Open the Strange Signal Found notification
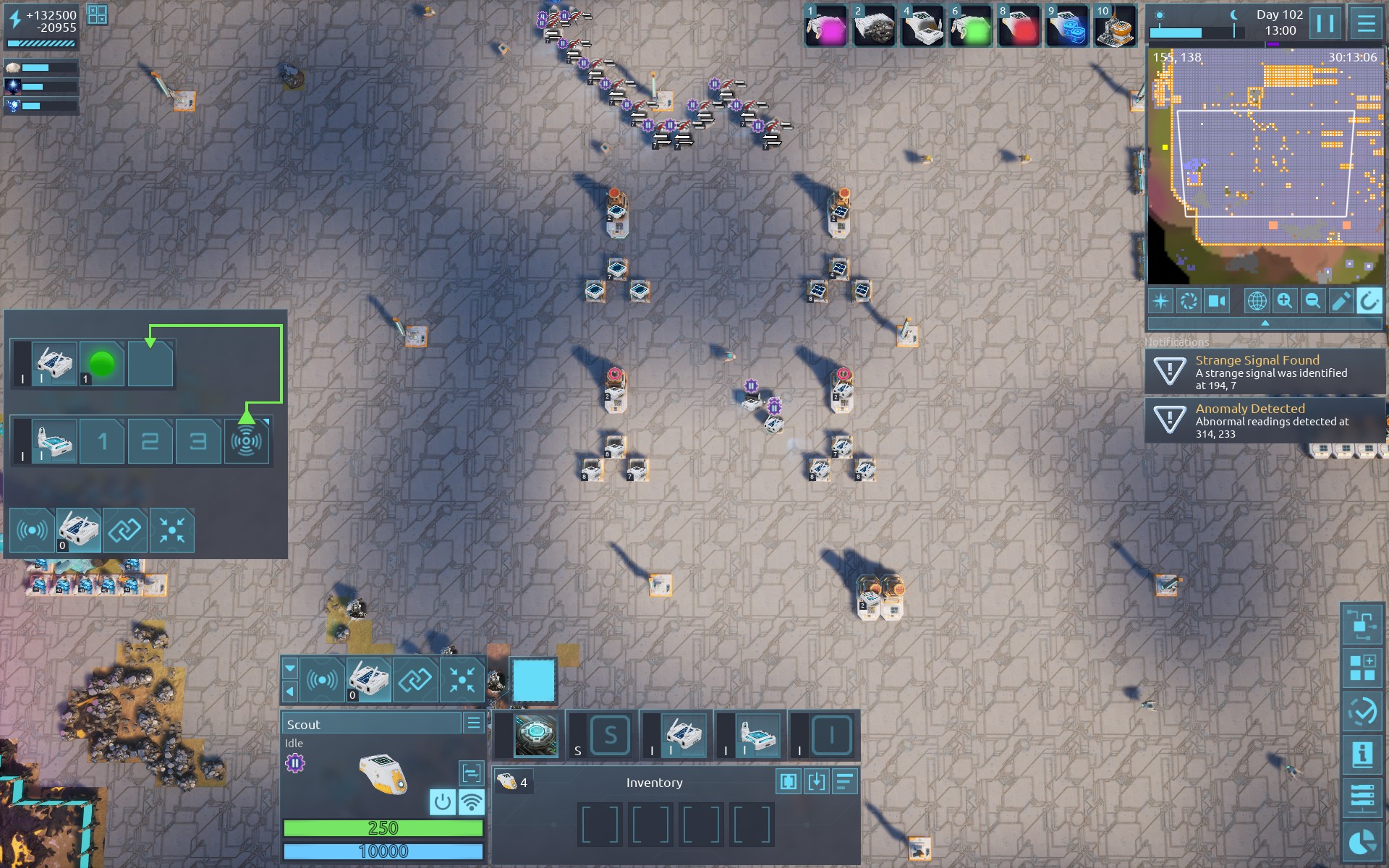 [x=1265, y=372]
